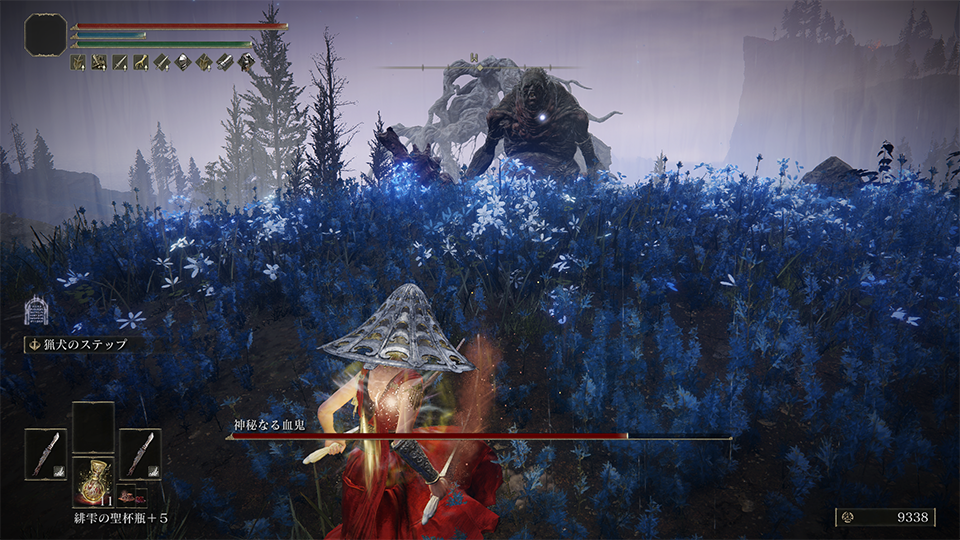
Task: Click the 猟犬のステップ skill label
Action: pyautogui.click(x=82, y=344)
